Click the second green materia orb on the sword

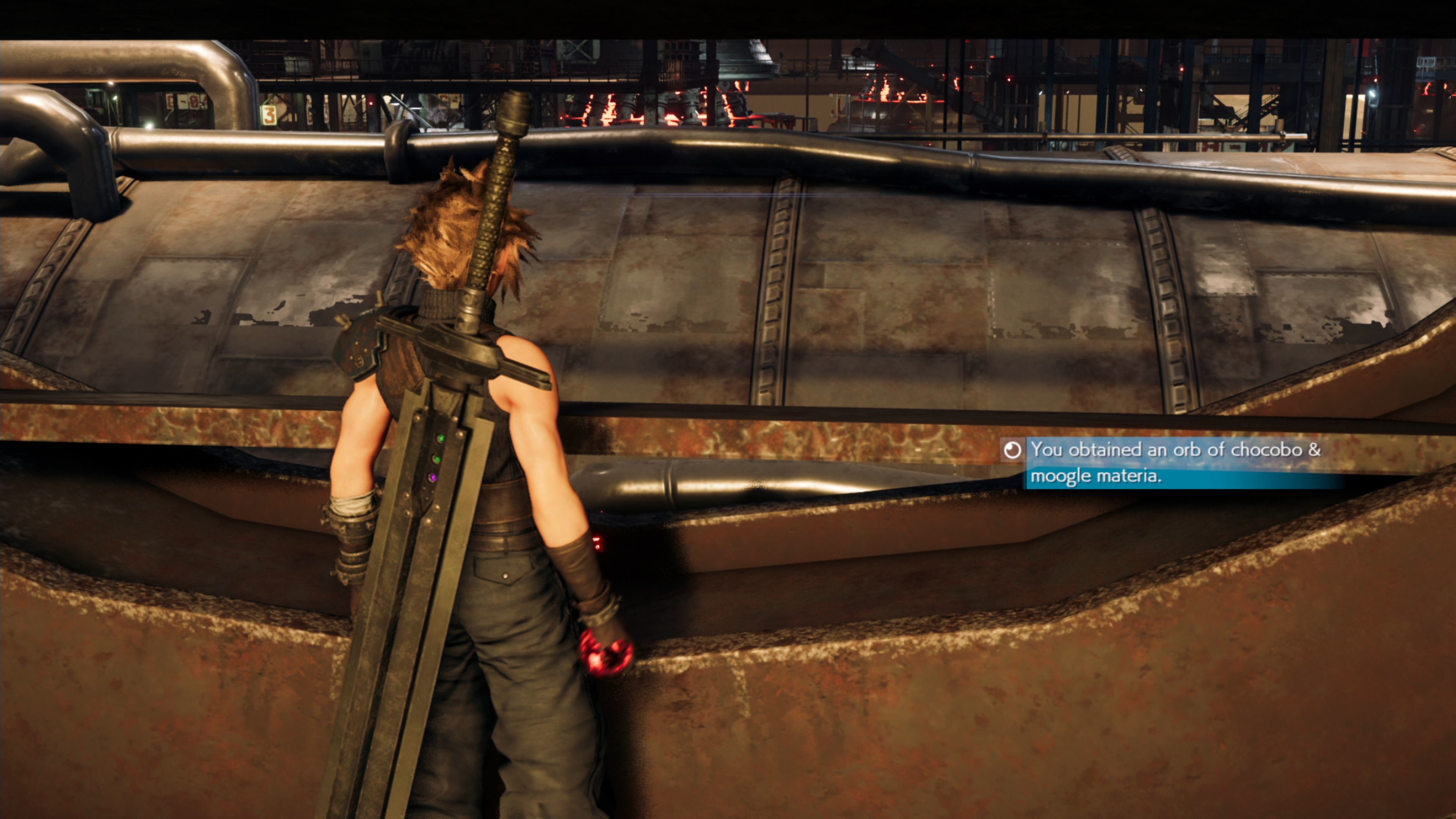coord(438,458)
